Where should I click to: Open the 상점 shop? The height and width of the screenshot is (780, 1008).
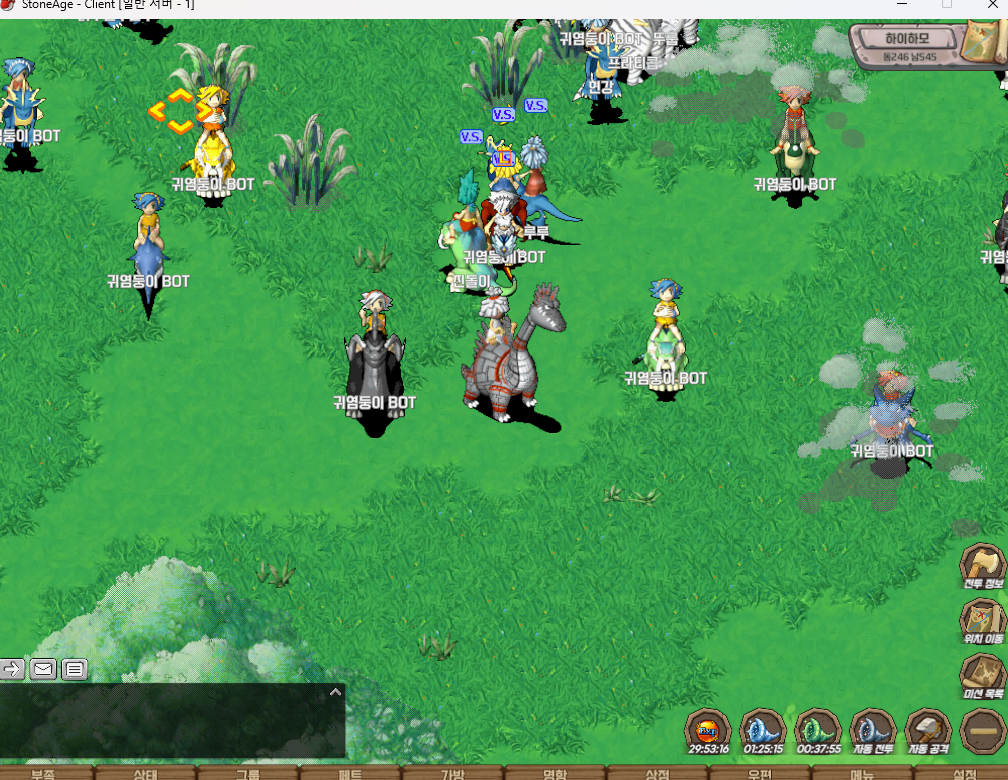click(657, 773)
